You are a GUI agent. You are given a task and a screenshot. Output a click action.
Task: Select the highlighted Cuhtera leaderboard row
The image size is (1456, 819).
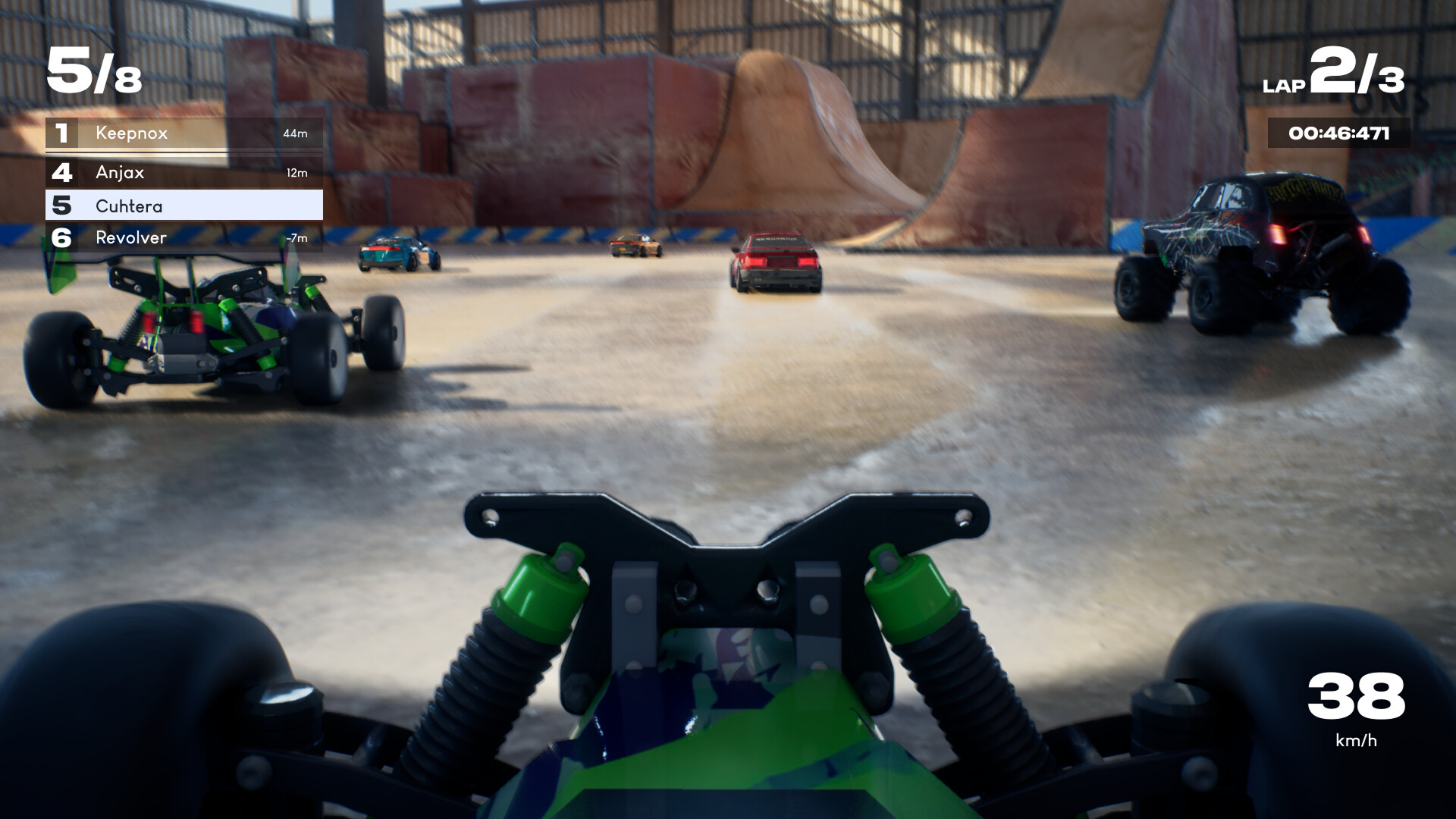(184, 205)
